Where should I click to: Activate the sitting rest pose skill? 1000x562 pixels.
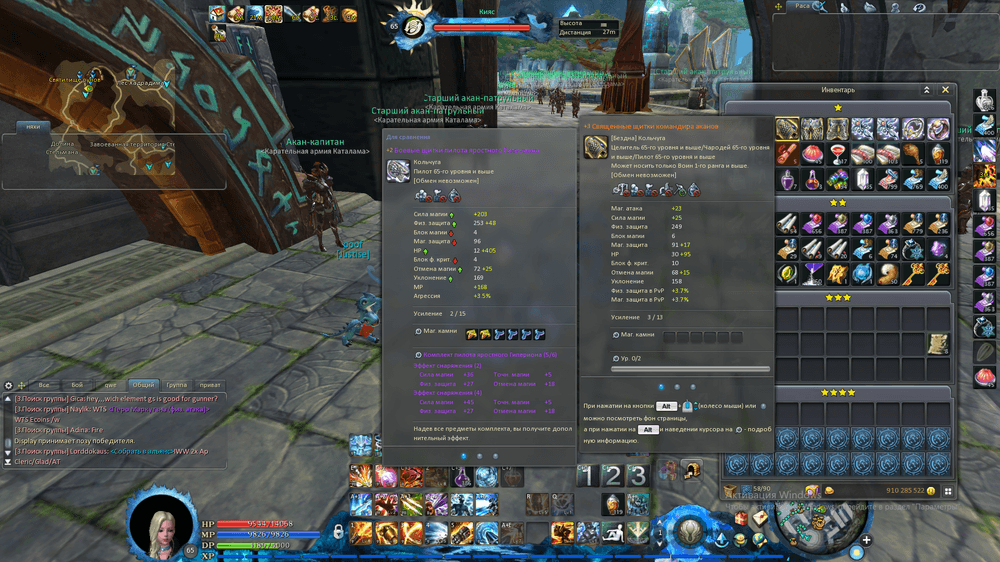tap(612, 531)
